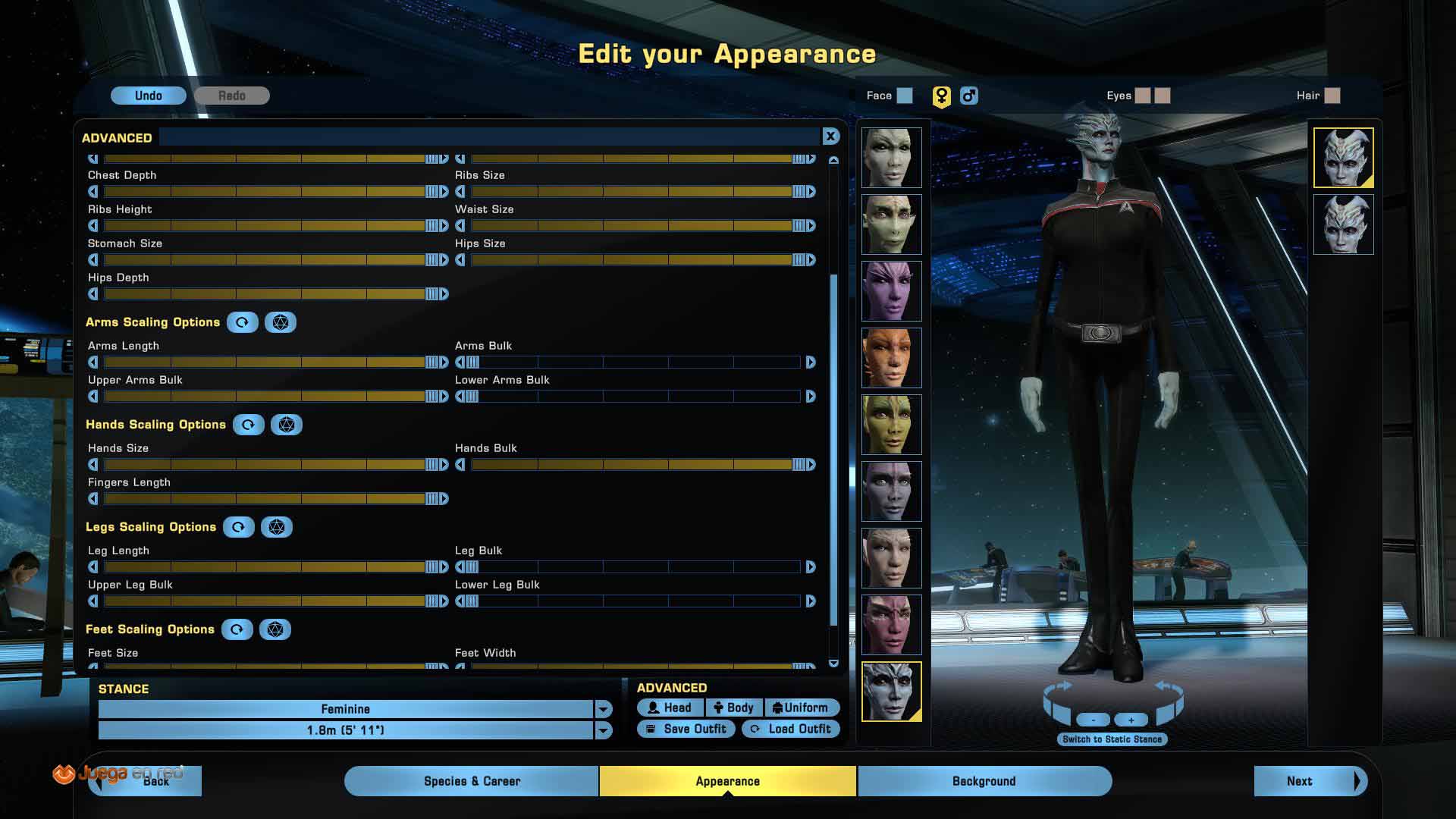Reset the Arms Scaling Options

(x=242, y=322)
